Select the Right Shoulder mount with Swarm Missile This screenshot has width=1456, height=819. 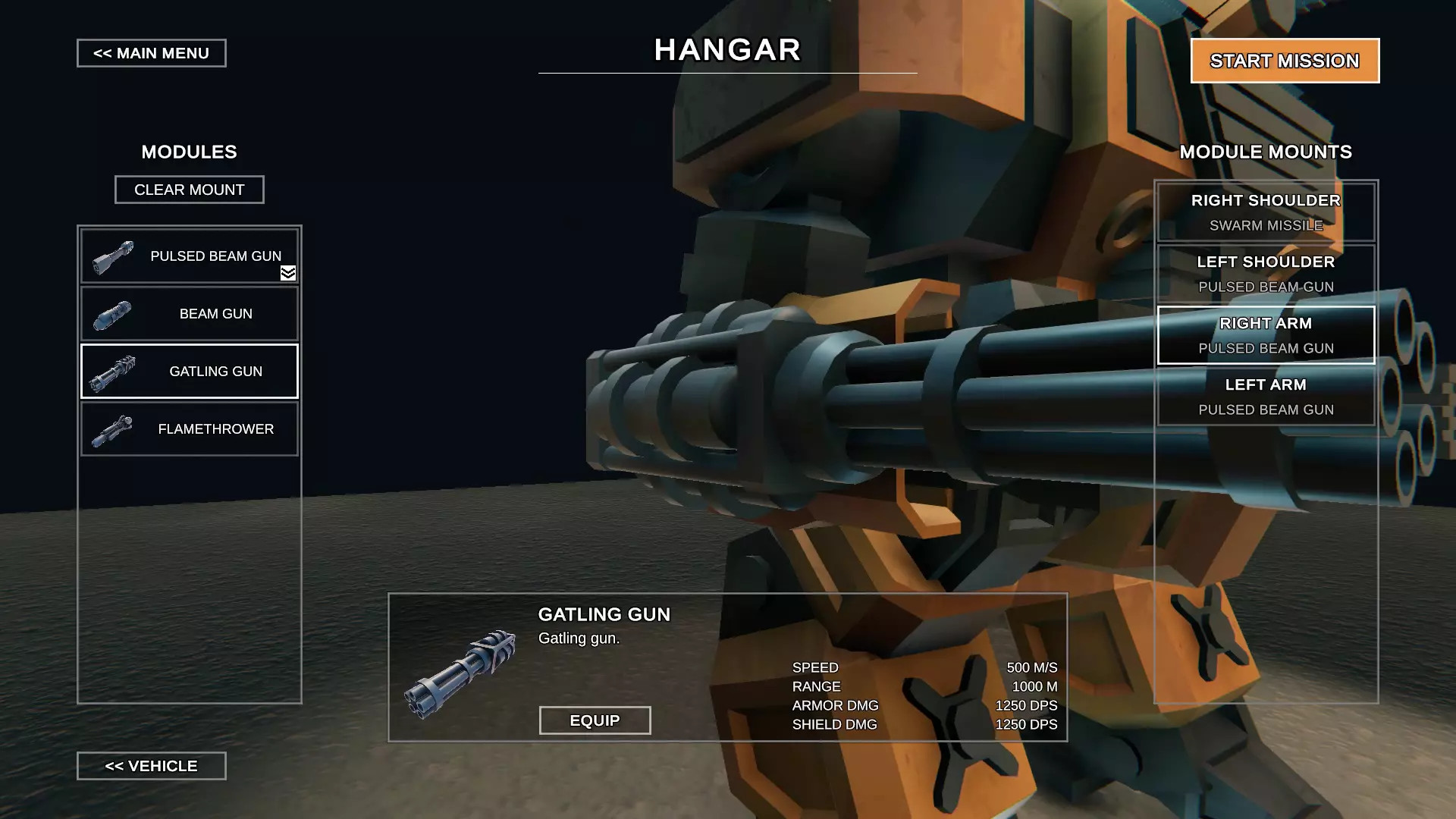pyautogui.click(x=1265, y=211)
